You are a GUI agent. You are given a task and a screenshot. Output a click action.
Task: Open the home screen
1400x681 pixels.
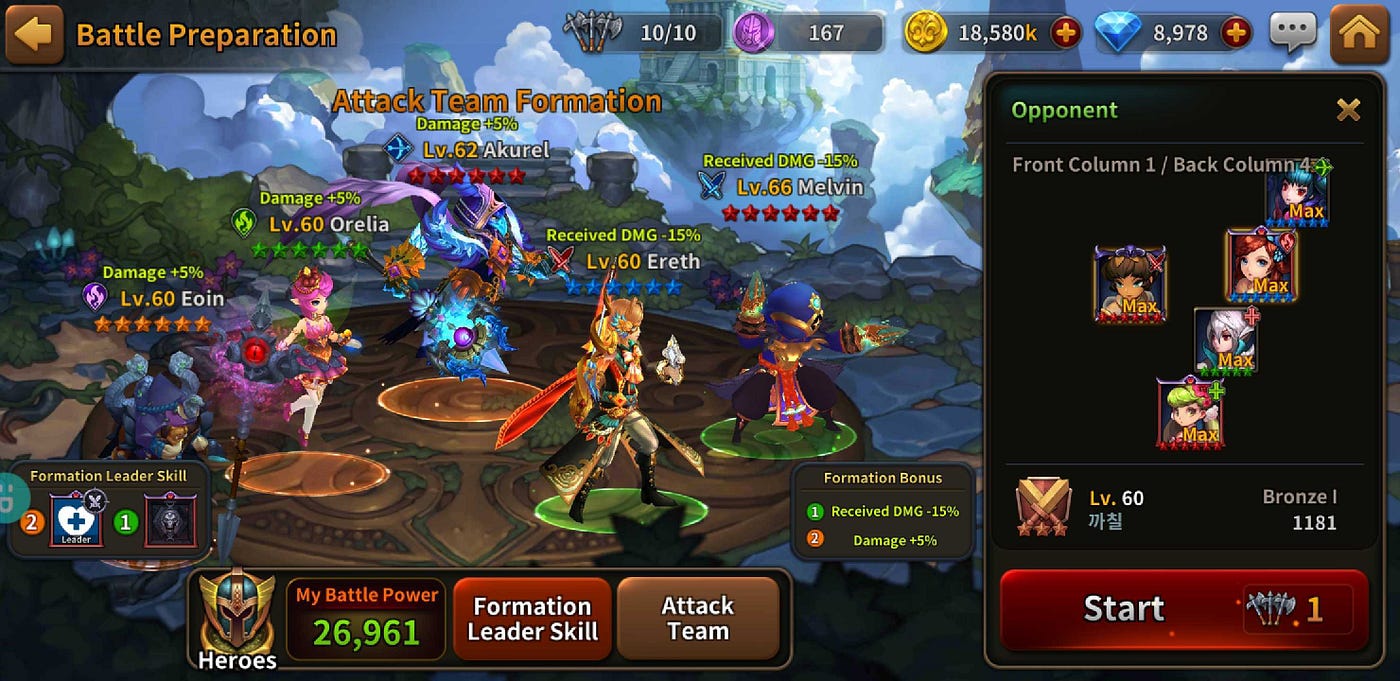[x=1359, y=34]
